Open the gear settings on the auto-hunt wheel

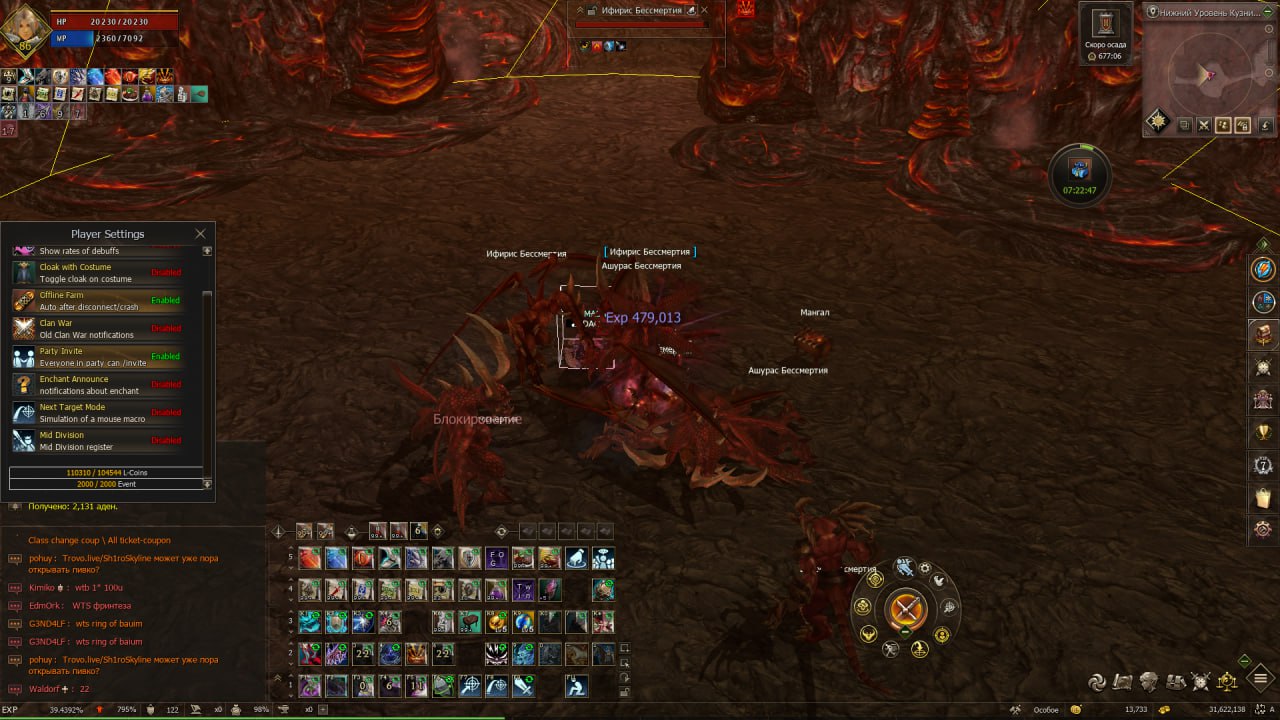coord(926,568)
